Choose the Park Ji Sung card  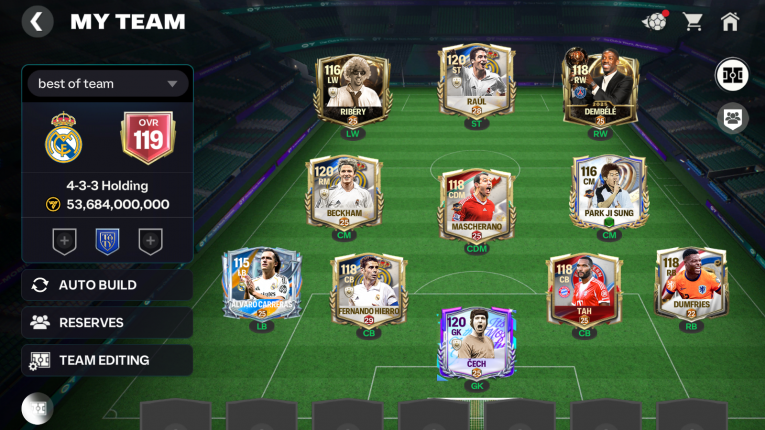click(x=609, y=192)
